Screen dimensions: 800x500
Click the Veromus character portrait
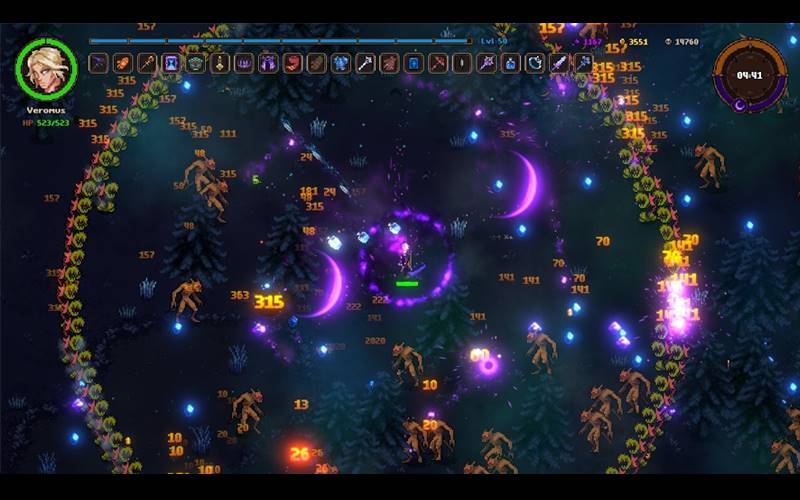pyautogui.click(x=47, y=69)
